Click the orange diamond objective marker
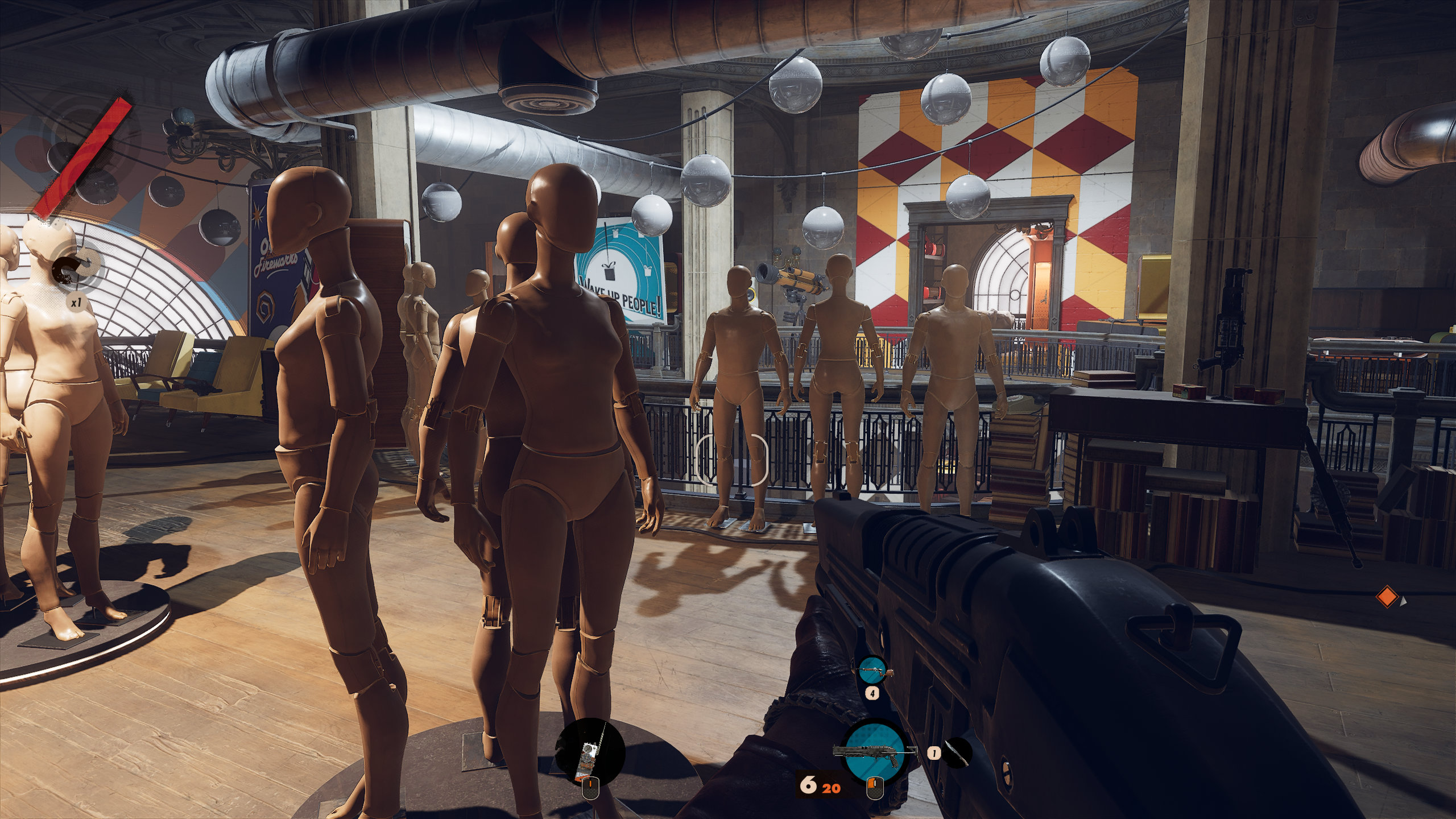The height and width of the screenshot is (819, 1456). tap(1387, 597)
